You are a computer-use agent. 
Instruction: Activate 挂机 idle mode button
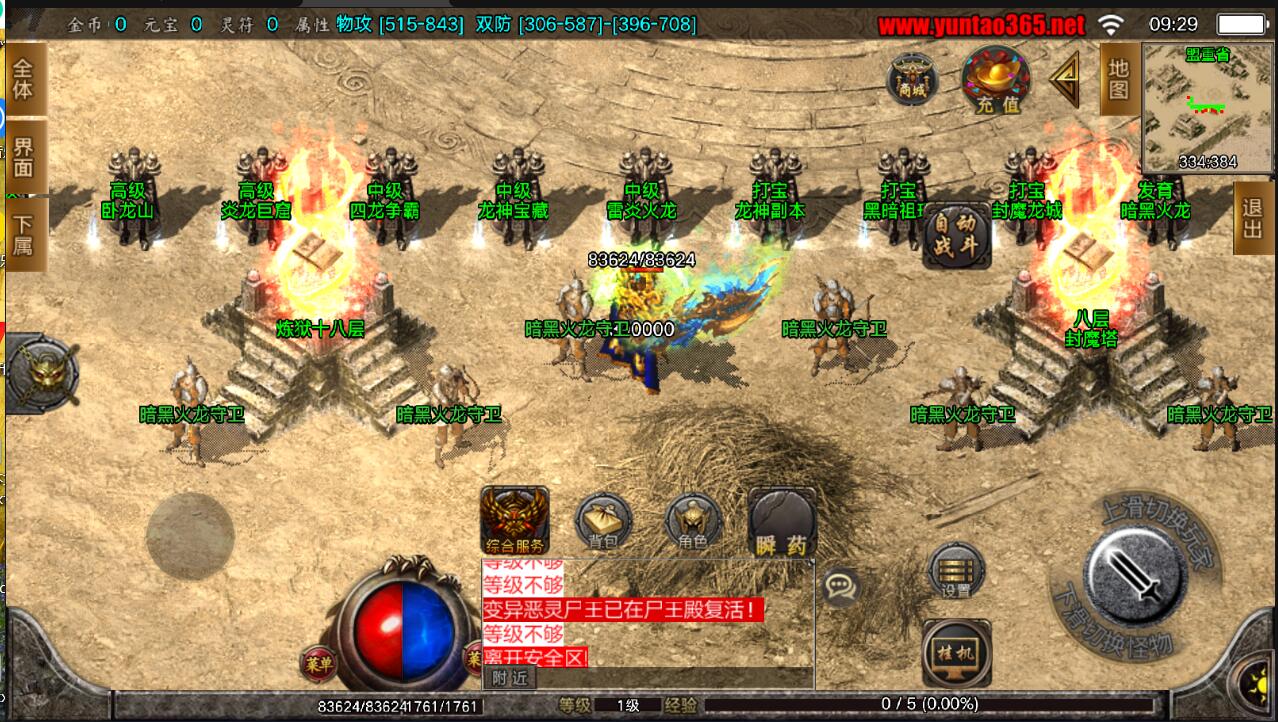coord(956,653)
